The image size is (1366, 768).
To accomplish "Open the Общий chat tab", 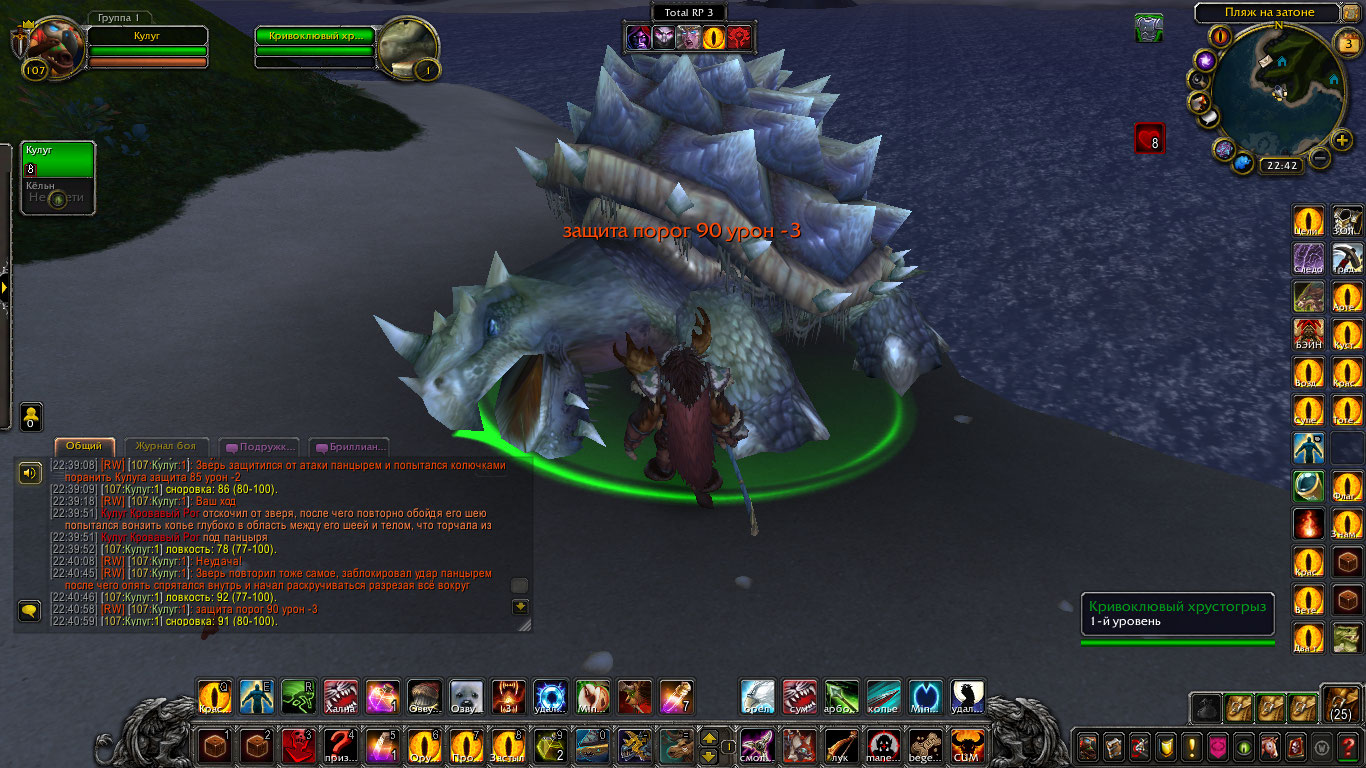I will (x=85, y=447).
